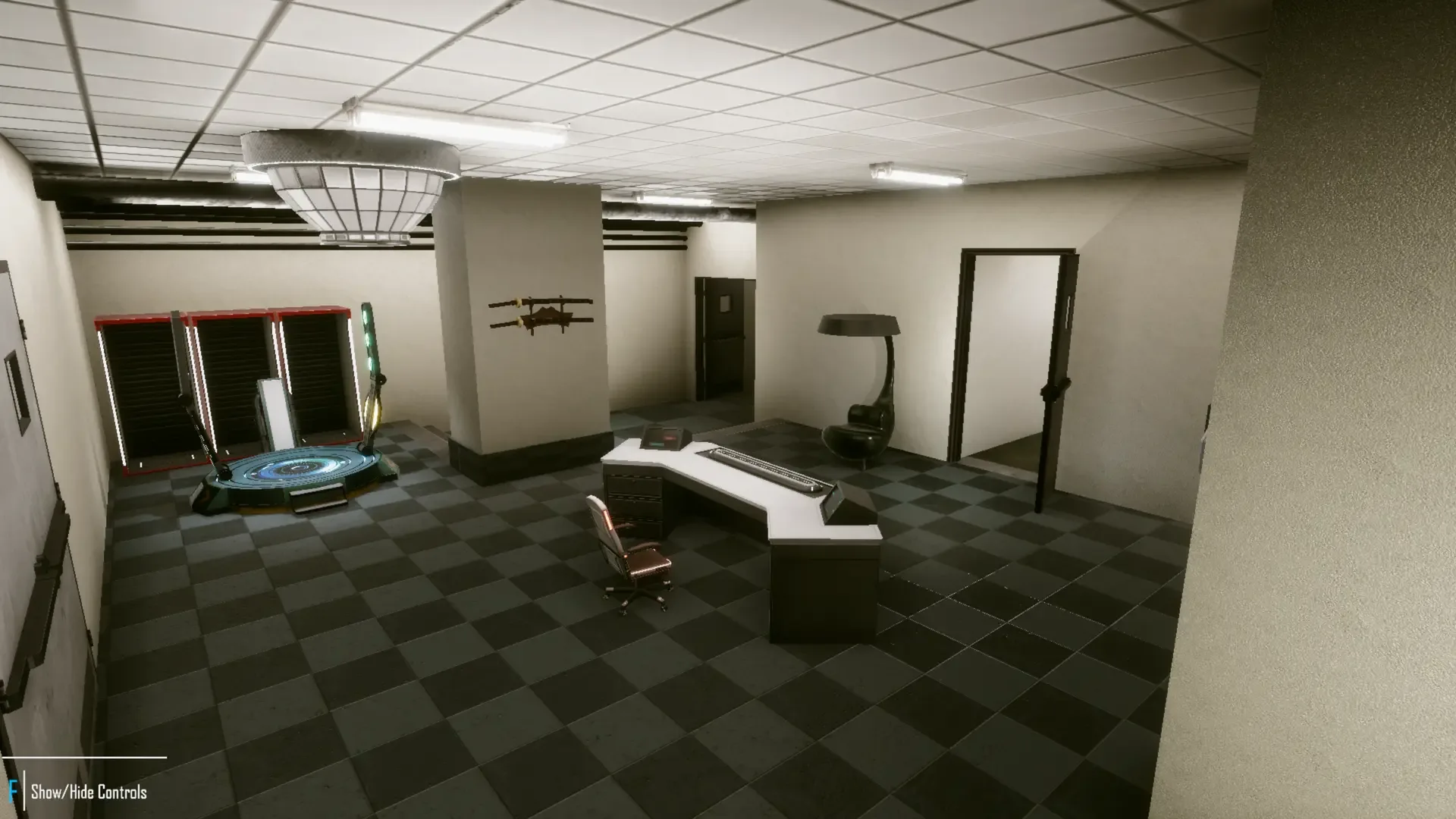Click the teal indicator strip on the terminal
Viewport: 1456px width, 819px height.
click(x=657, y=444)
